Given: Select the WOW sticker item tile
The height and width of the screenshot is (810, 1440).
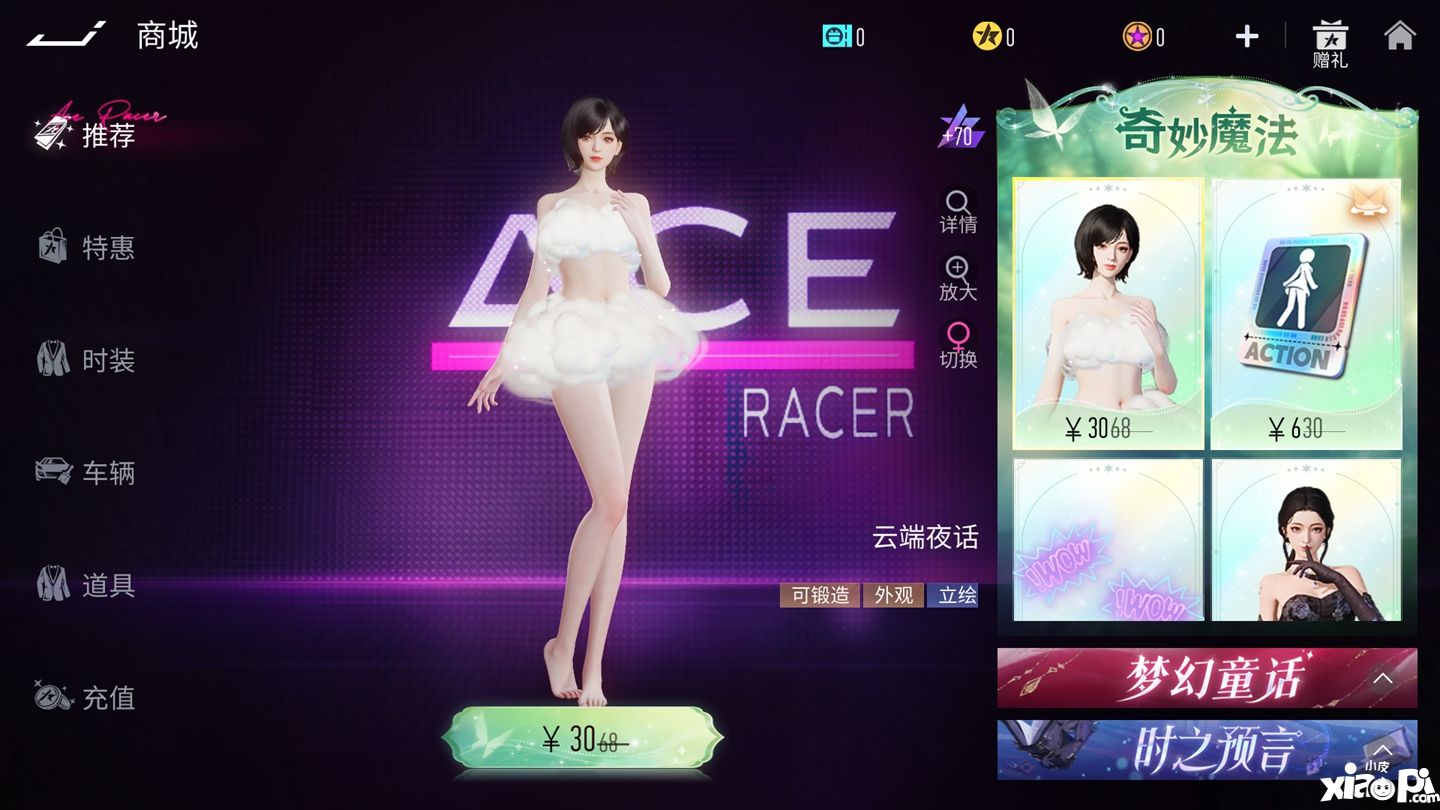Looking at the screenshot, I should click(1108, 541).
